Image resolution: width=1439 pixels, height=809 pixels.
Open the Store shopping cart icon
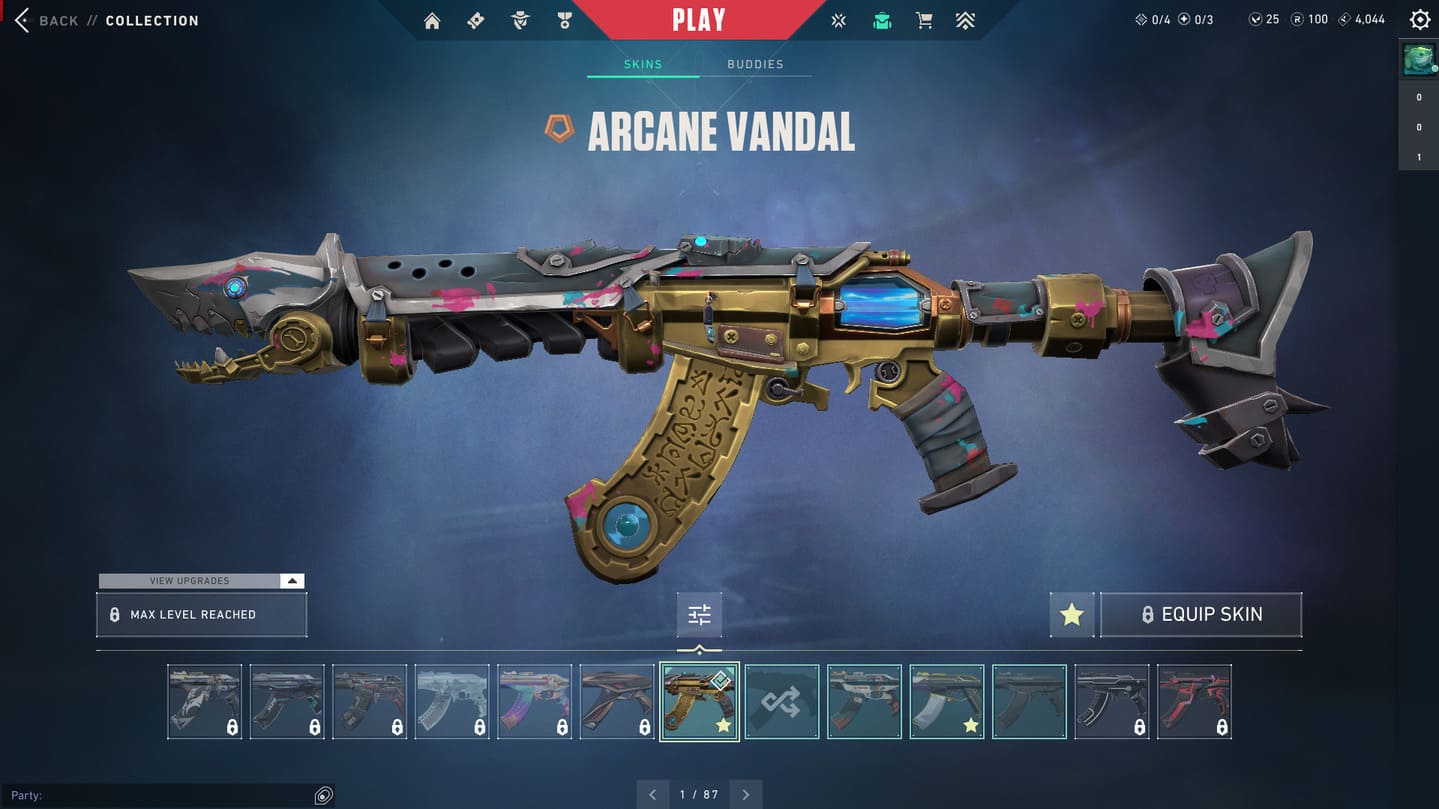point(924,21)
